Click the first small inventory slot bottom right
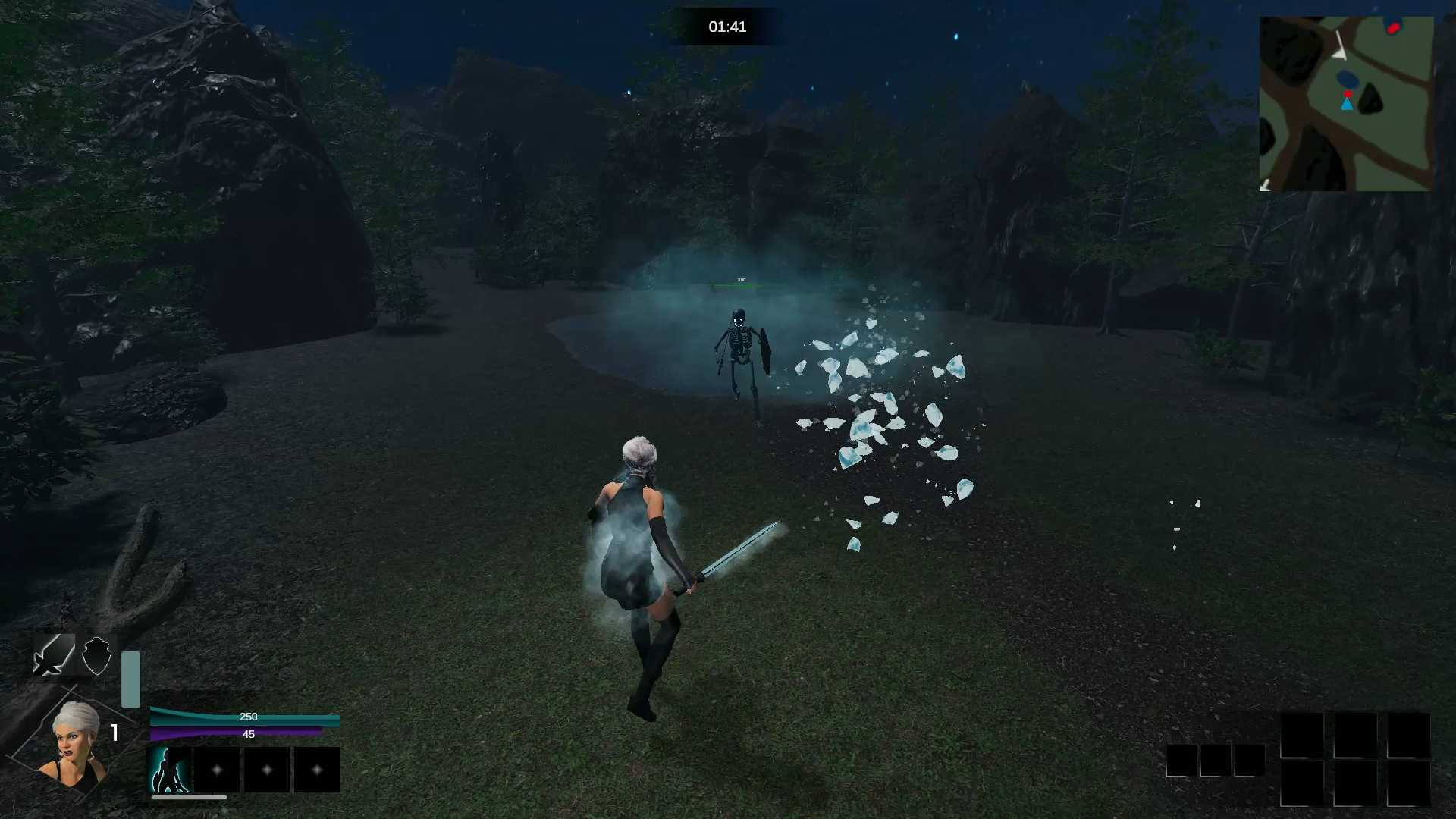1456x819 pixels. coord(1183,759)
